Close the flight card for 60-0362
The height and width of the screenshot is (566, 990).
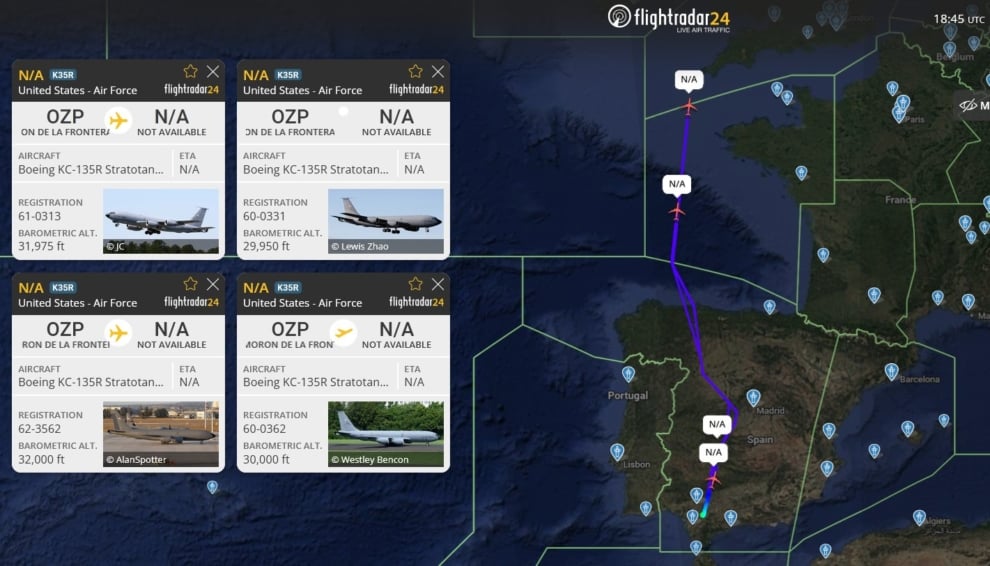click(438, 284)
